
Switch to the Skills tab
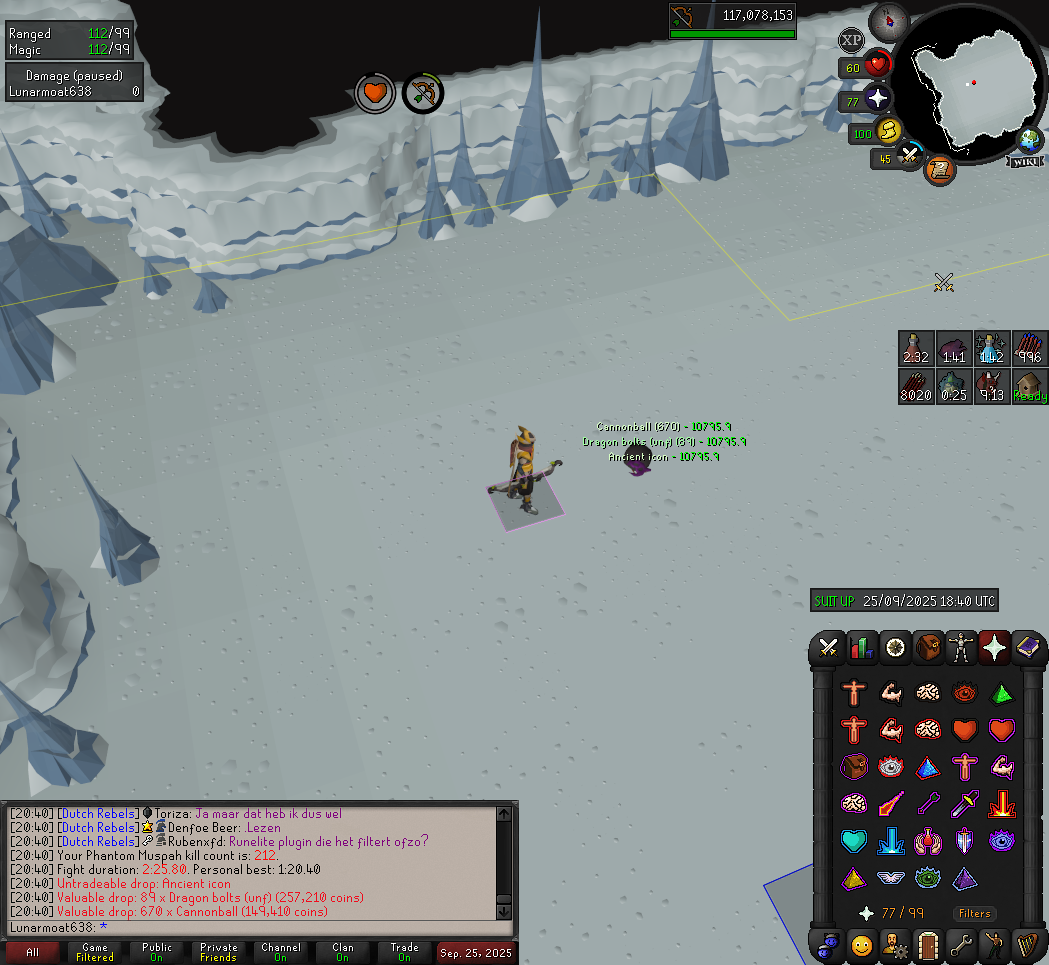(861, 648)
